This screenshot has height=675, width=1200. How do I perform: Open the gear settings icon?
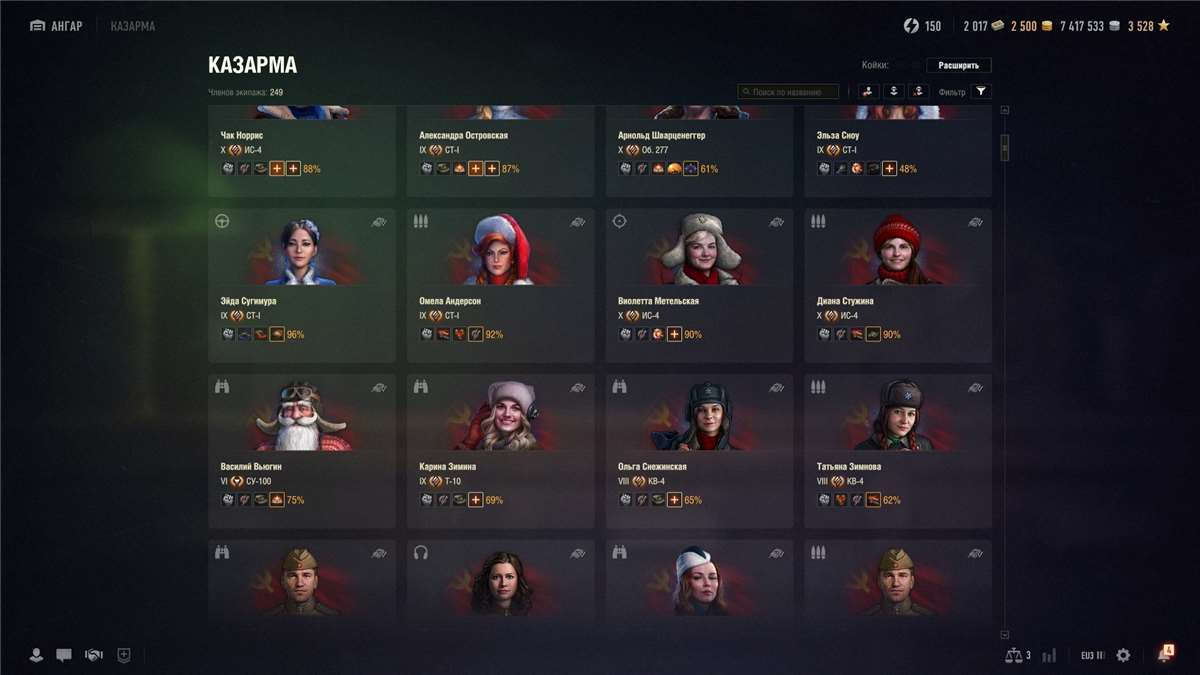pos(1123,655)
